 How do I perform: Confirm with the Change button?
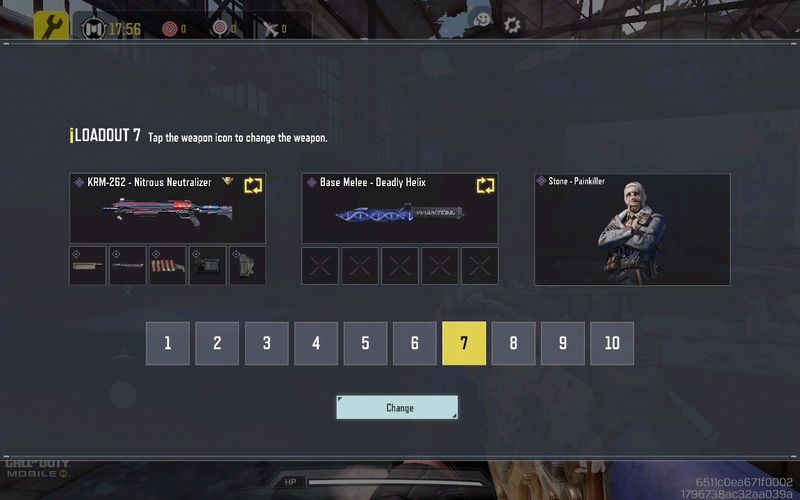click(x=397, y=407)
